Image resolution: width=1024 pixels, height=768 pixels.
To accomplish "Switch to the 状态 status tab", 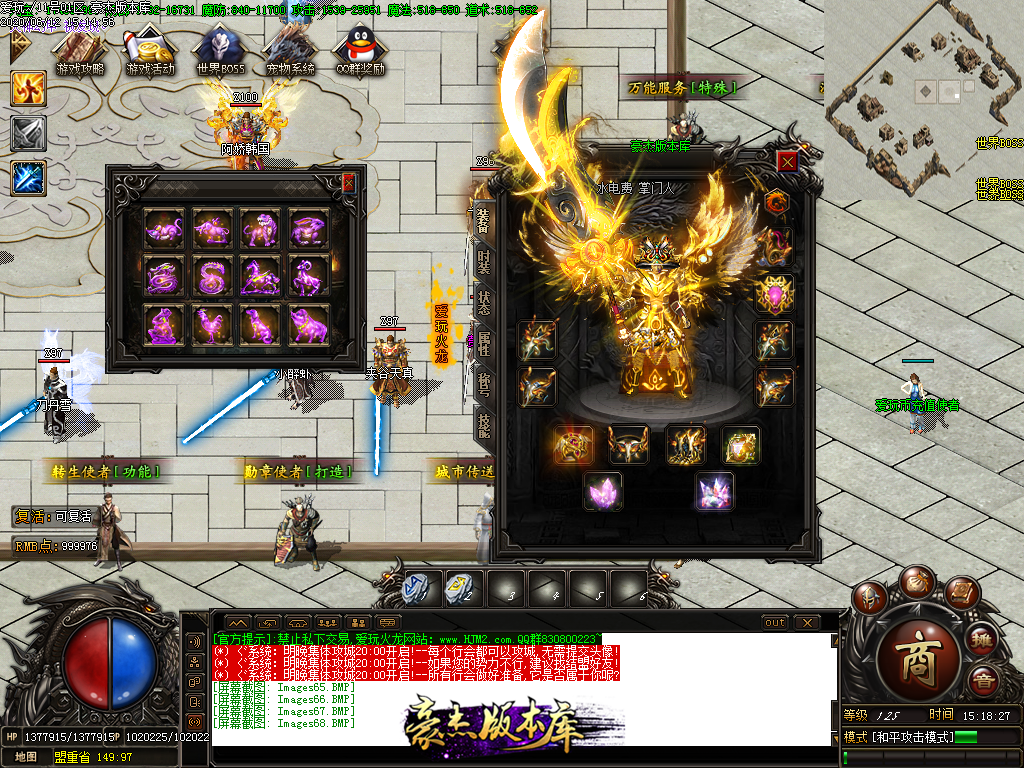I will point(483,303).
